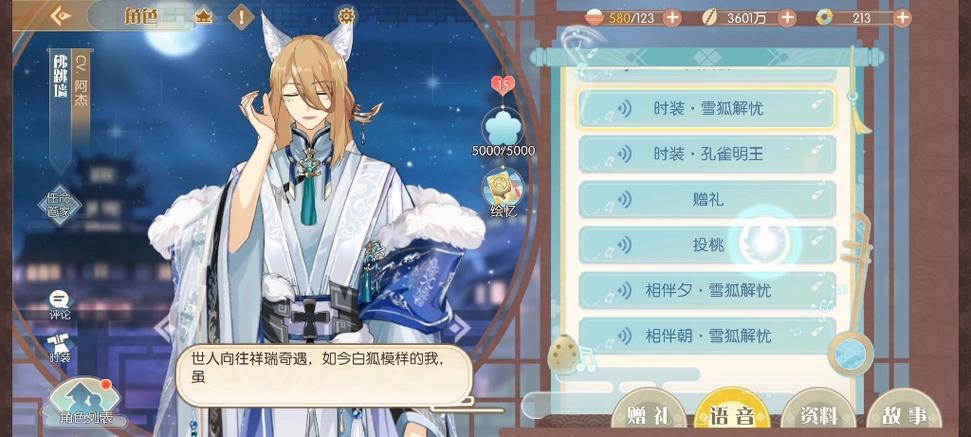Open the 时装 costume icon
The image size is (971, 437).
60,345
